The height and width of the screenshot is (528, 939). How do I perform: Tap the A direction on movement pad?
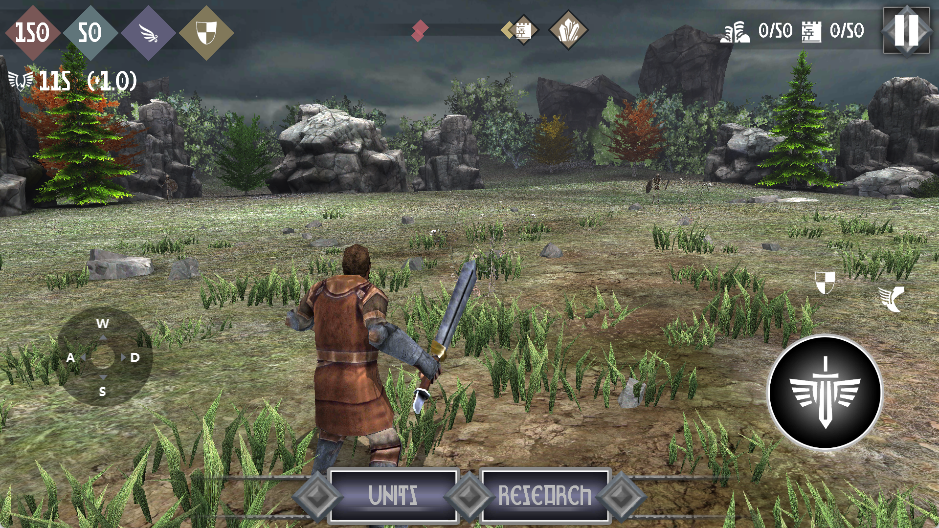pyautogui.click(x=71, y=357)
